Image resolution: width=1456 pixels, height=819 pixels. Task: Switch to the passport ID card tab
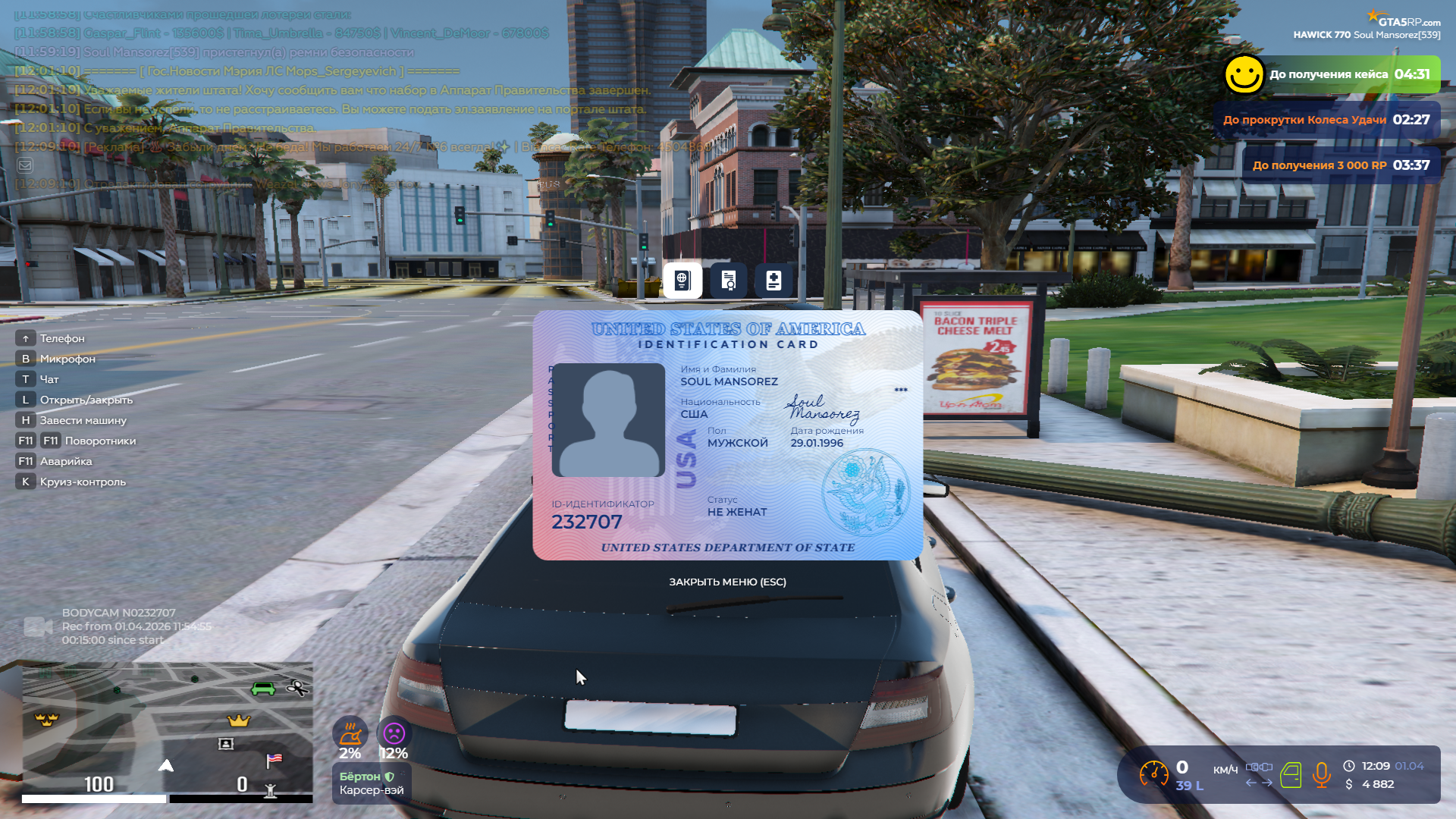(682, 281)
